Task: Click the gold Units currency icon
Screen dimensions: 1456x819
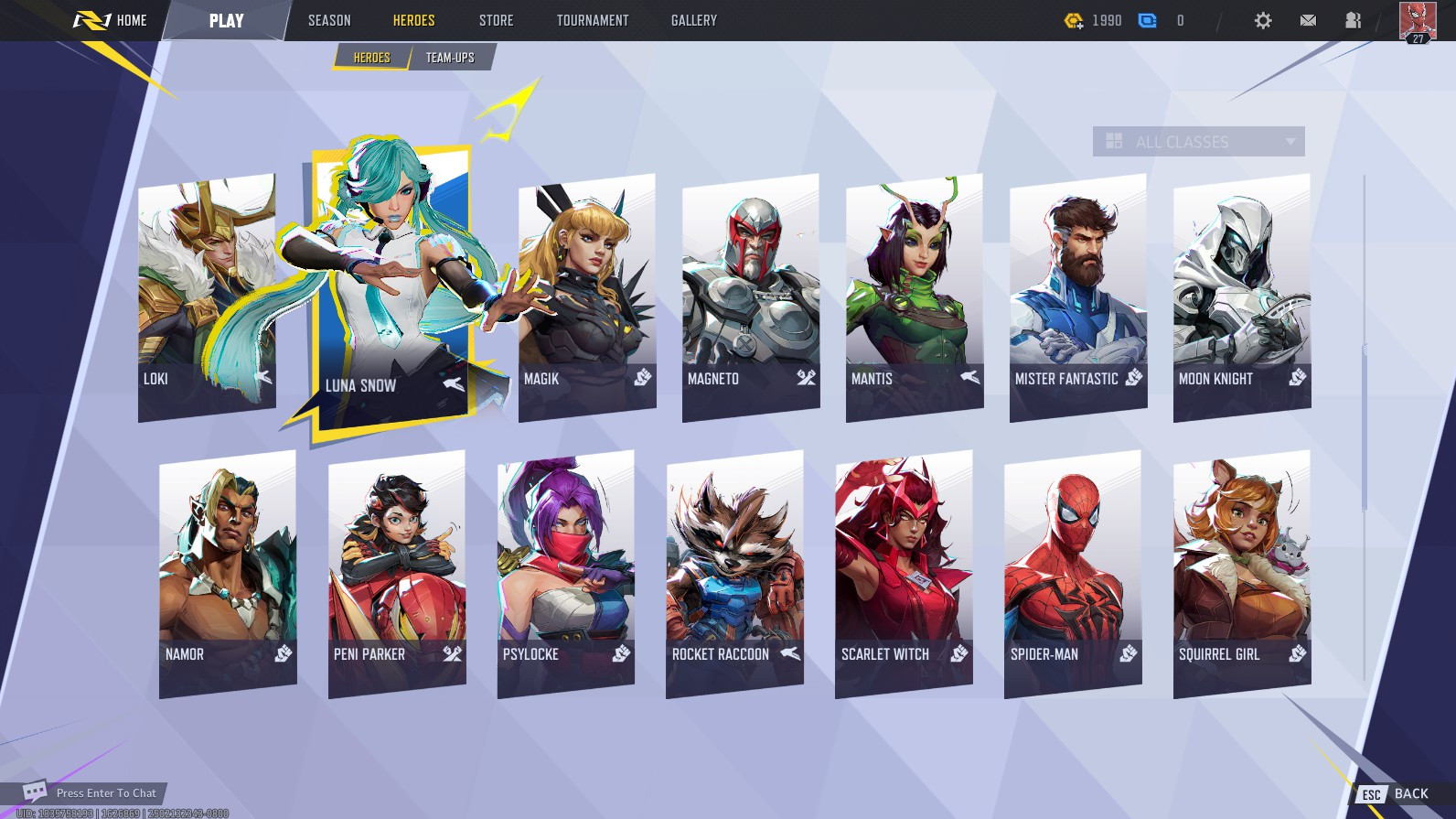Action: [1070, 19]
